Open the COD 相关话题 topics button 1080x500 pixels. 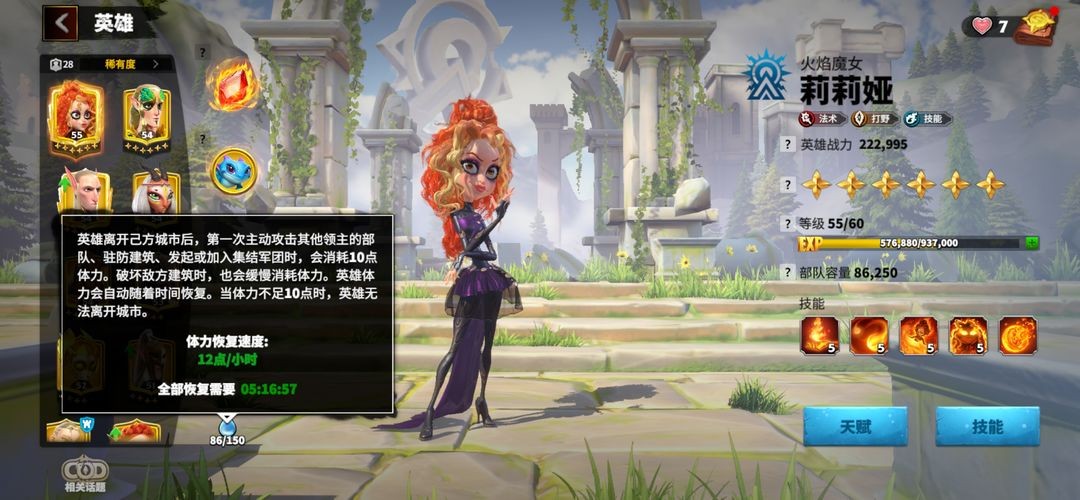tap(85, 473)
